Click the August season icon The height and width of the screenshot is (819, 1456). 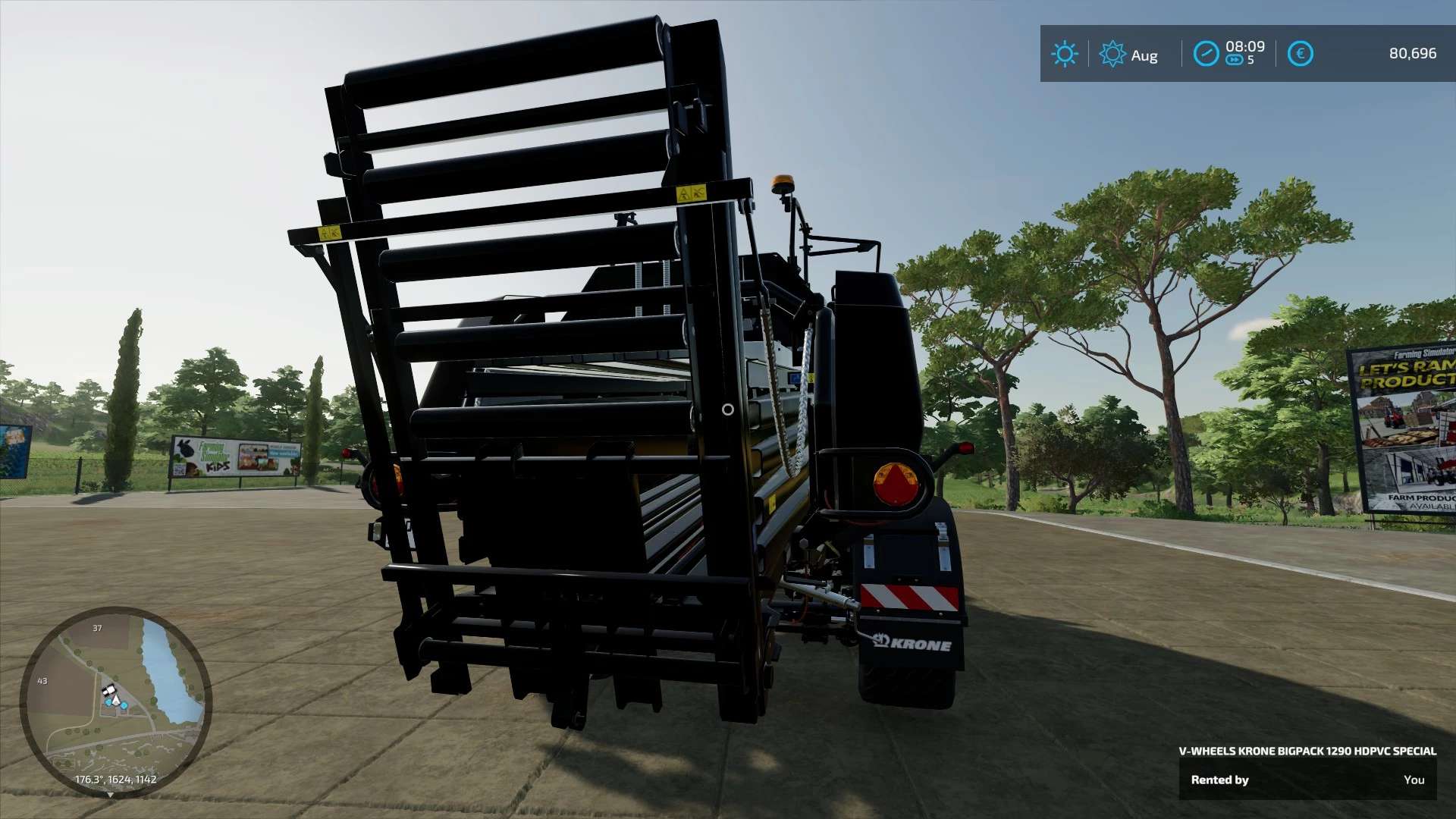point(1112,54)
